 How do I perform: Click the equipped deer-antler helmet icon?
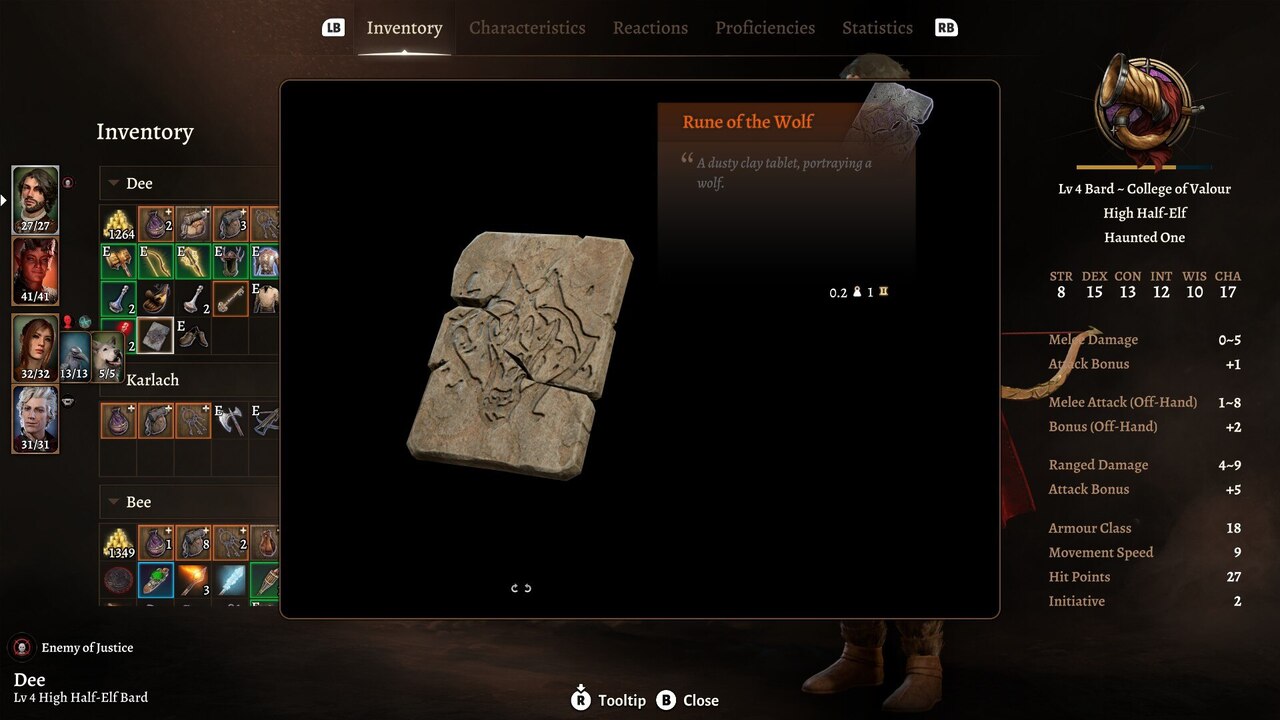coord(231,260)
